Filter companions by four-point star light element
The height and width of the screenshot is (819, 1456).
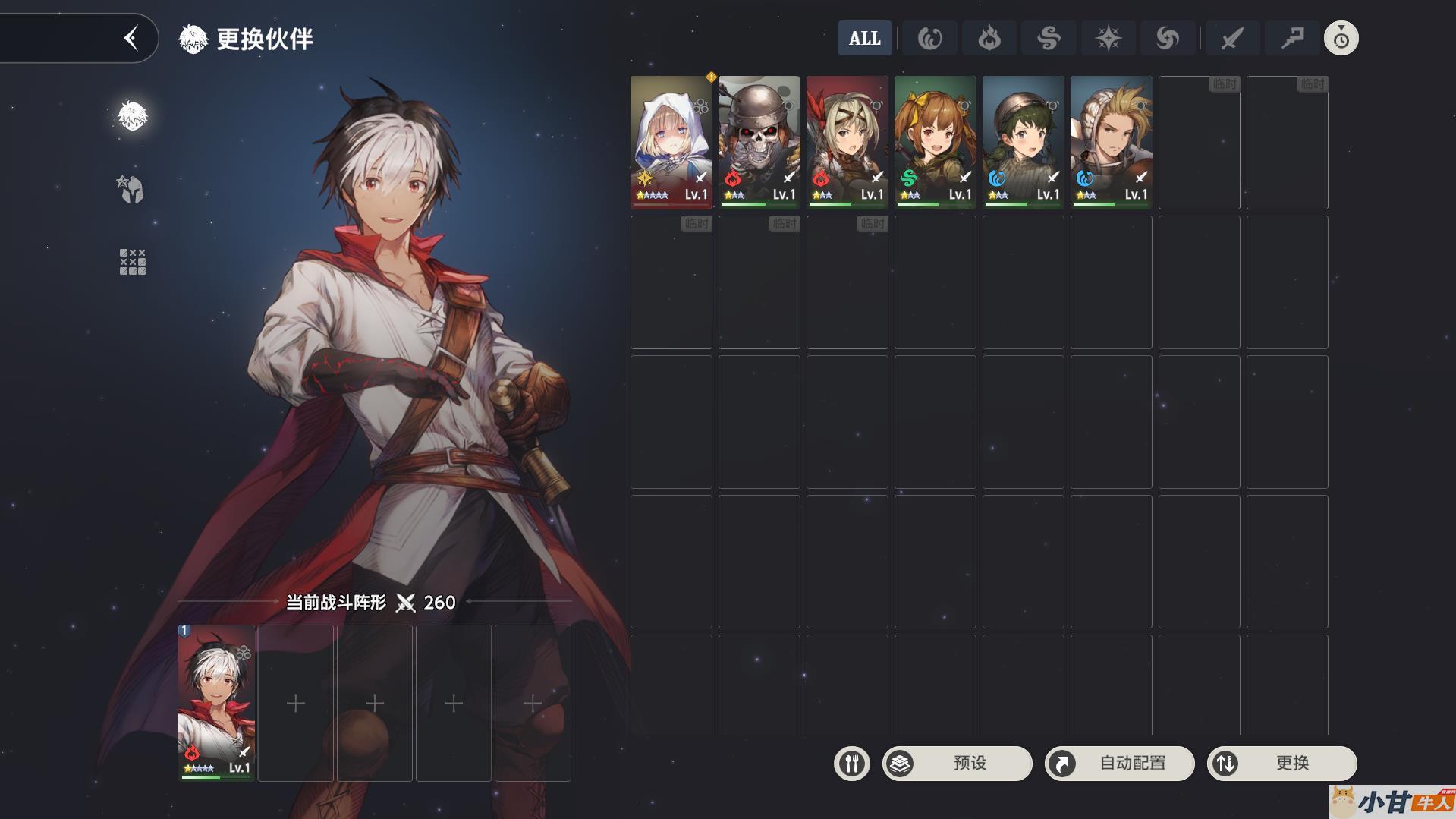[x=1108, y=38]
